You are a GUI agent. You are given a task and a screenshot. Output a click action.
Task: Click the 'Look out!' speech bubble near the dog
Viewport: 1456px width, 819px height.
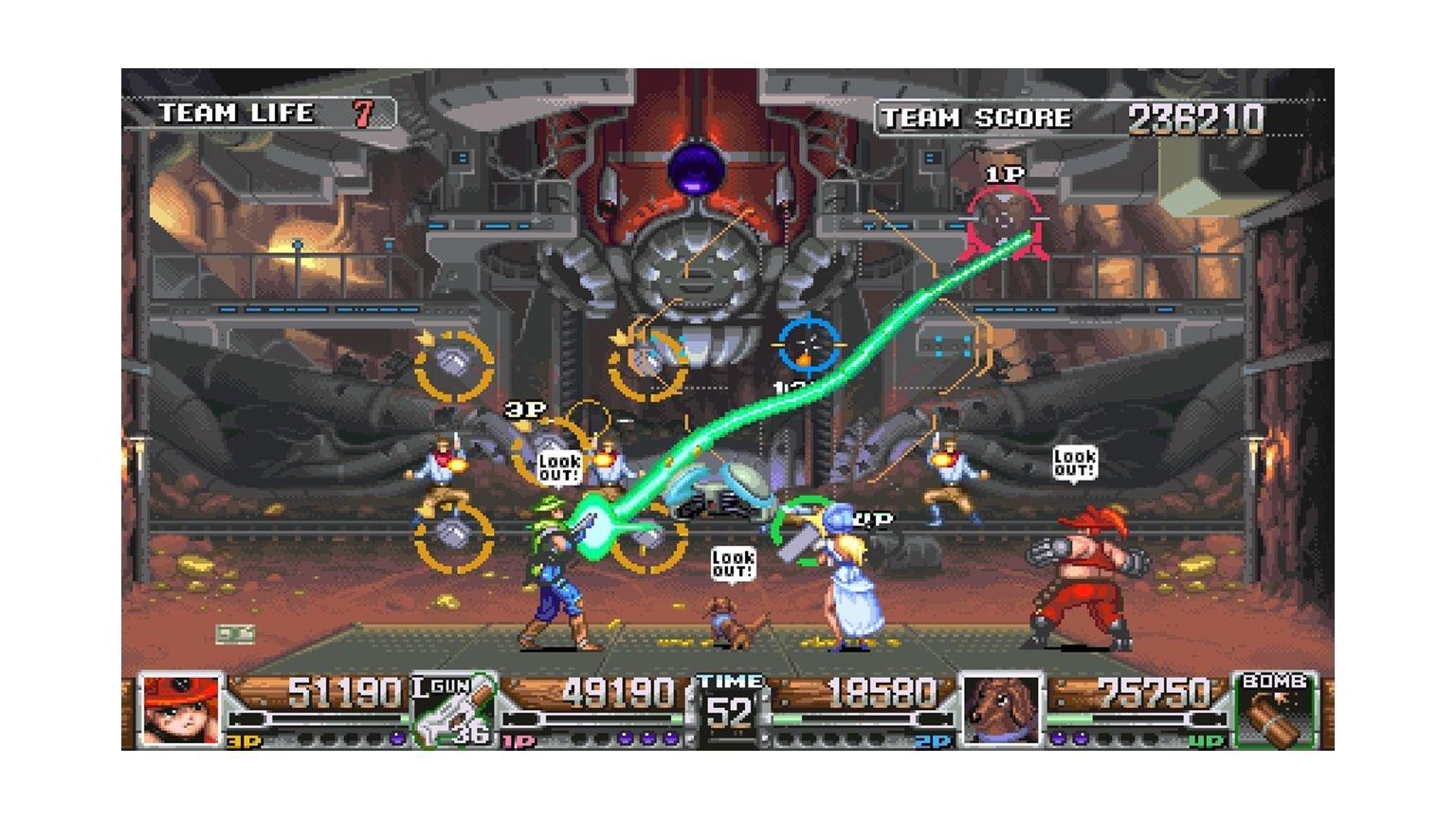pos(734,561)
